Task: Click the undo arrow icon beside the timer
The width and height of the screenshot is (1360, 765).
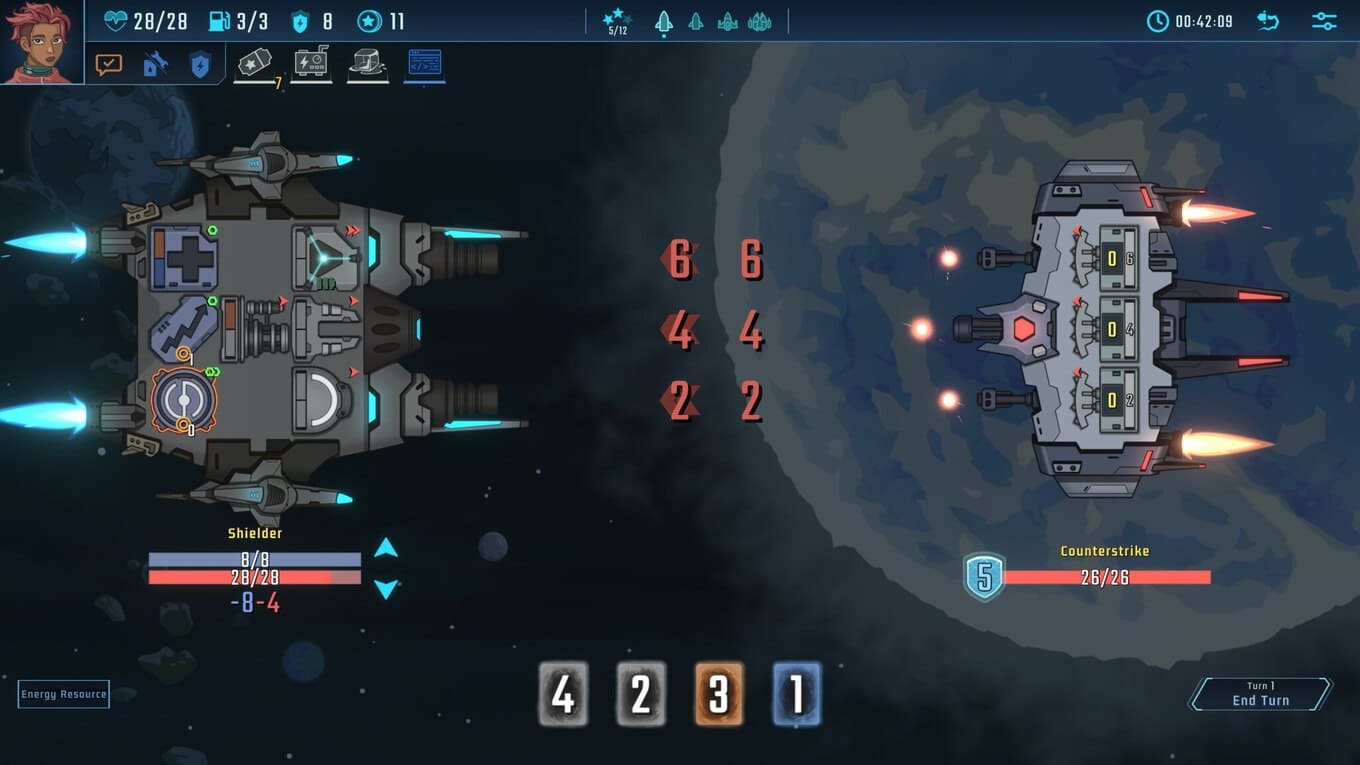Action: tap(1268, 21)
